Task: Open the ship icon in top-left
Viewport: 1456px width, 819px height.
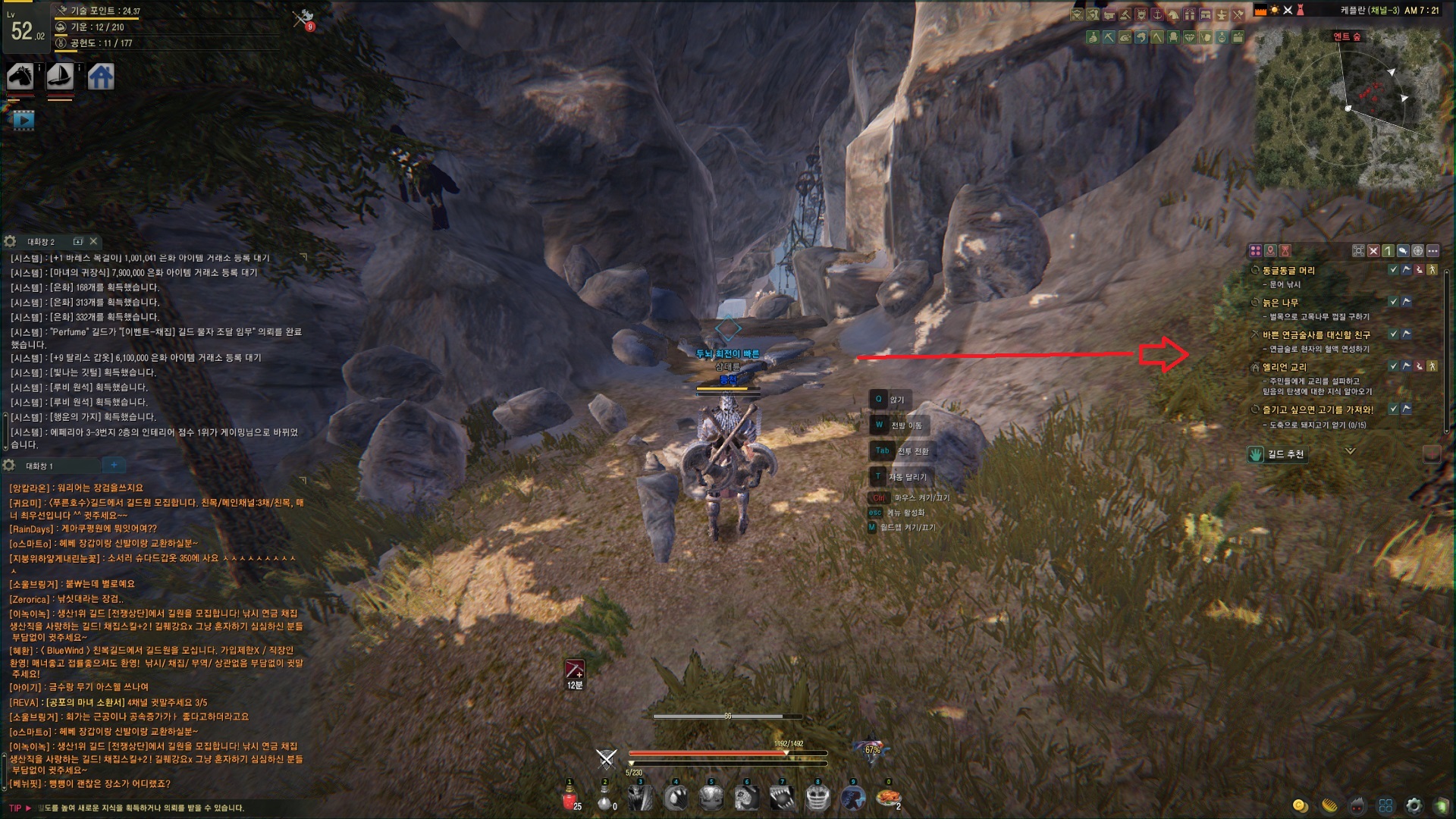Action: click(60, 77)
